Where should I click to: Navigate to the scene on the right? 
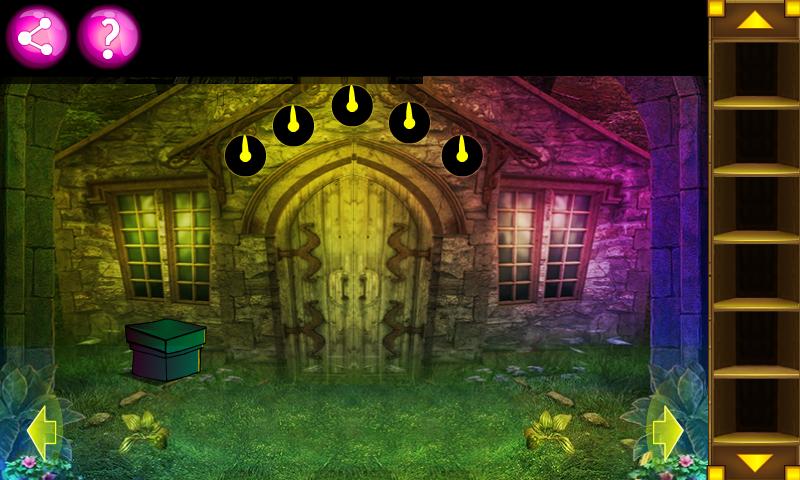pos(666,433)
